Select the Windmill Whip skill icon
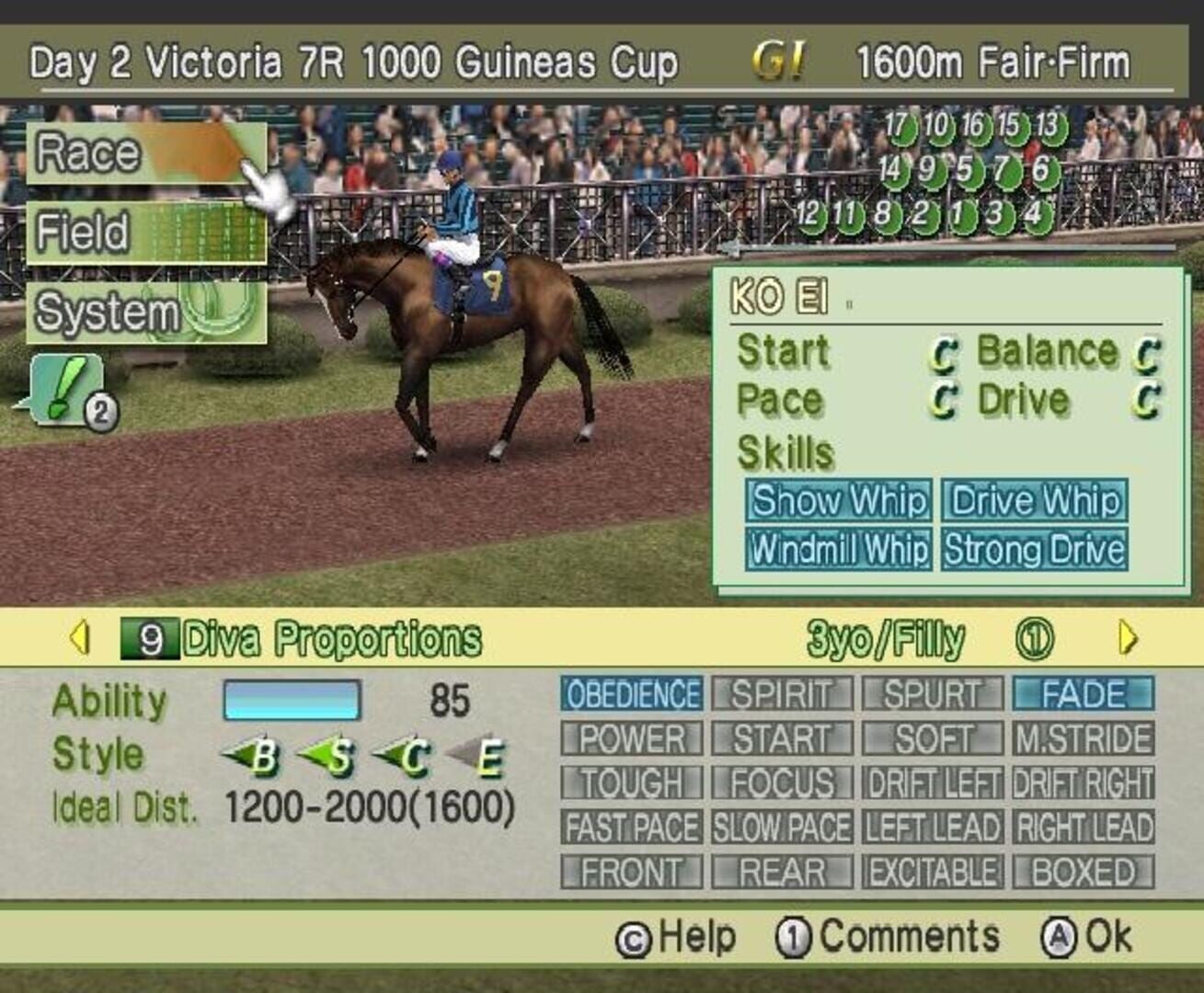Image resolution: width=1204 pixels, height=993 pixels. (842, 549)
